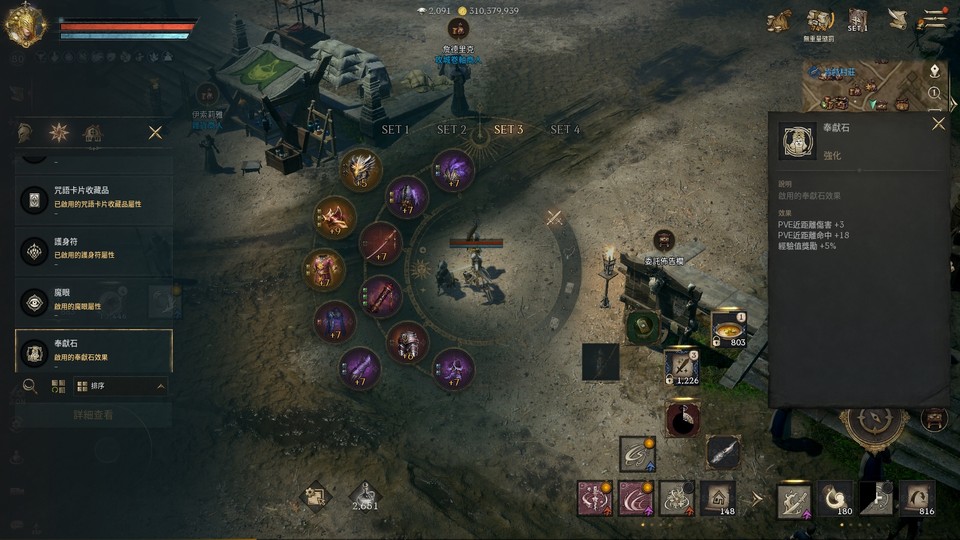This screenshot has height=540, width=960.
Task: Click the minimap magnifier zoom button
Action: click(934, 92)
